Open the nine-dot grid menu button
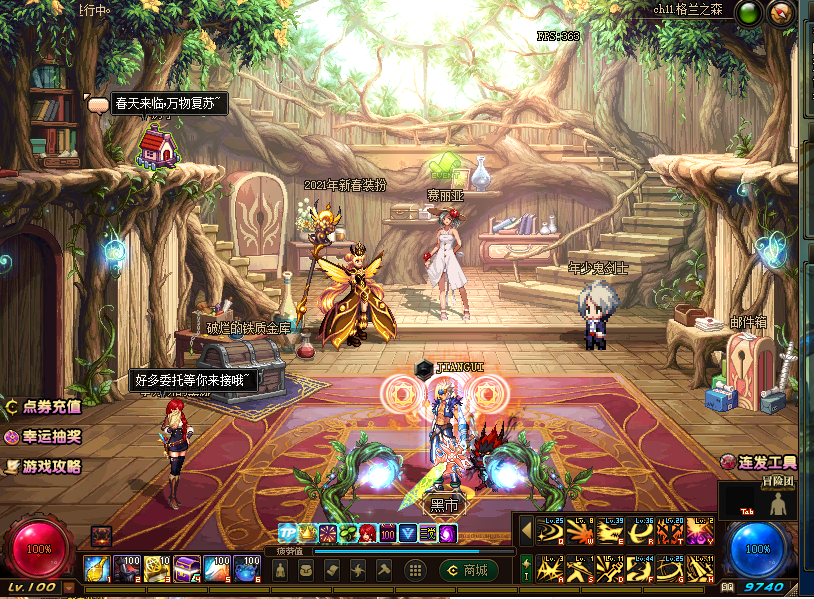814x599 pixels. [415, 570]
